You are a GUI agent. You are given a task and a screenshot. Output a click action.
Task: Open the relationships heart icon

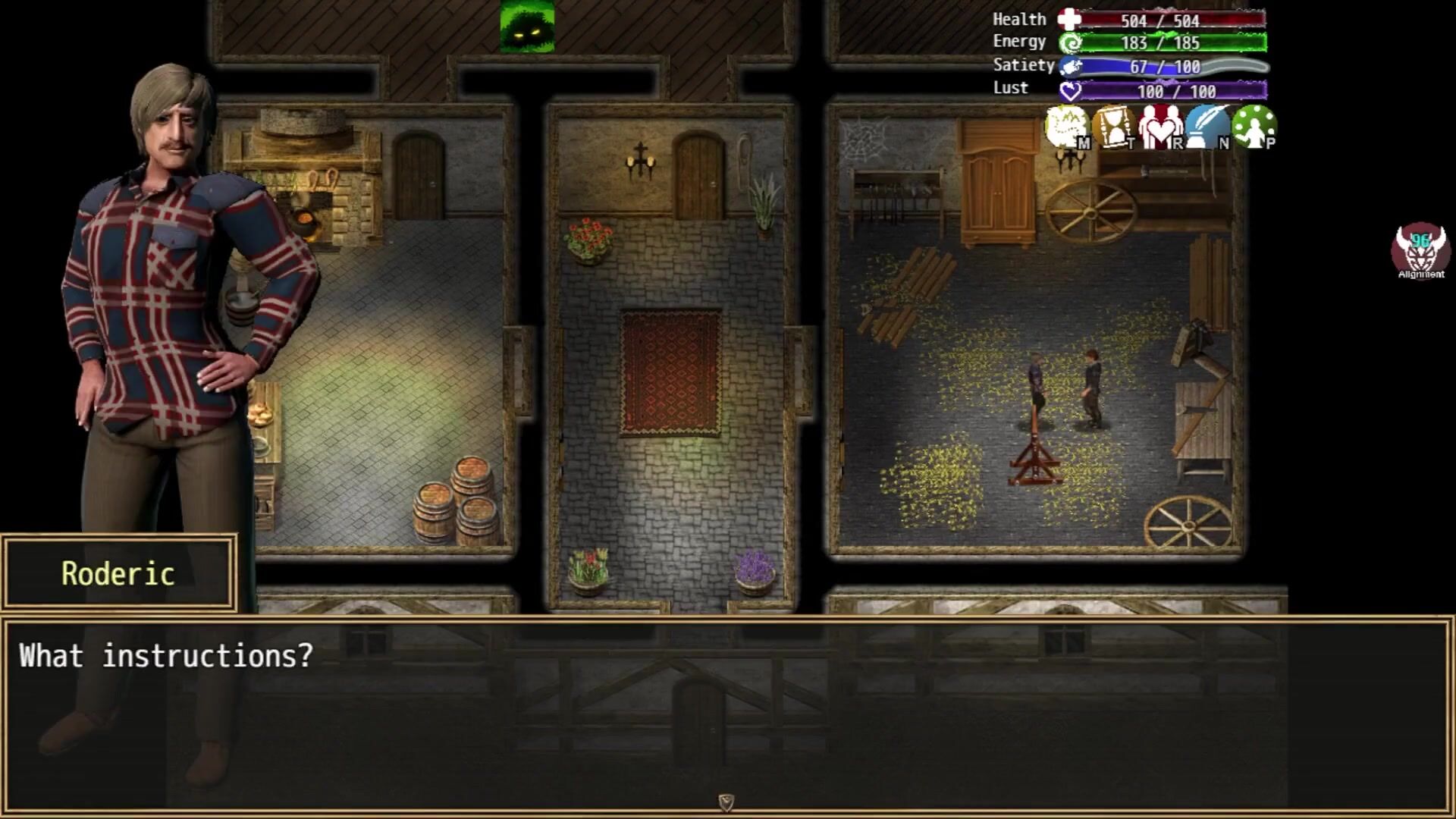[x=1160, y=127]
